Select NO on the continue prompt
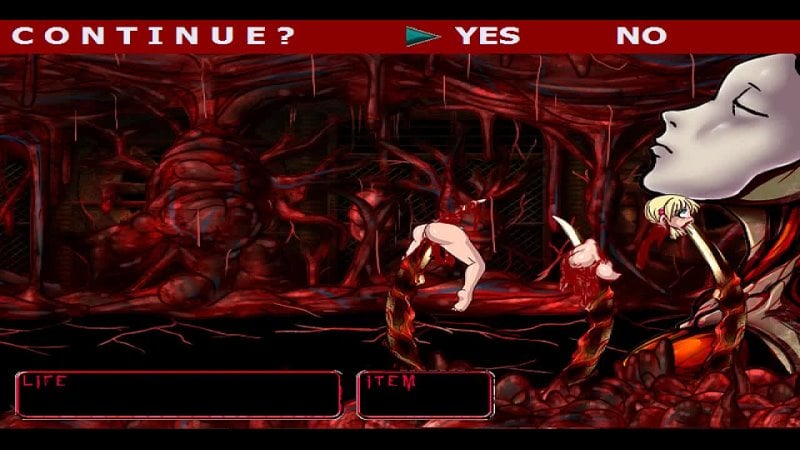Image resolution: width=800 pixels, height=450 pixels. [641, 36]
